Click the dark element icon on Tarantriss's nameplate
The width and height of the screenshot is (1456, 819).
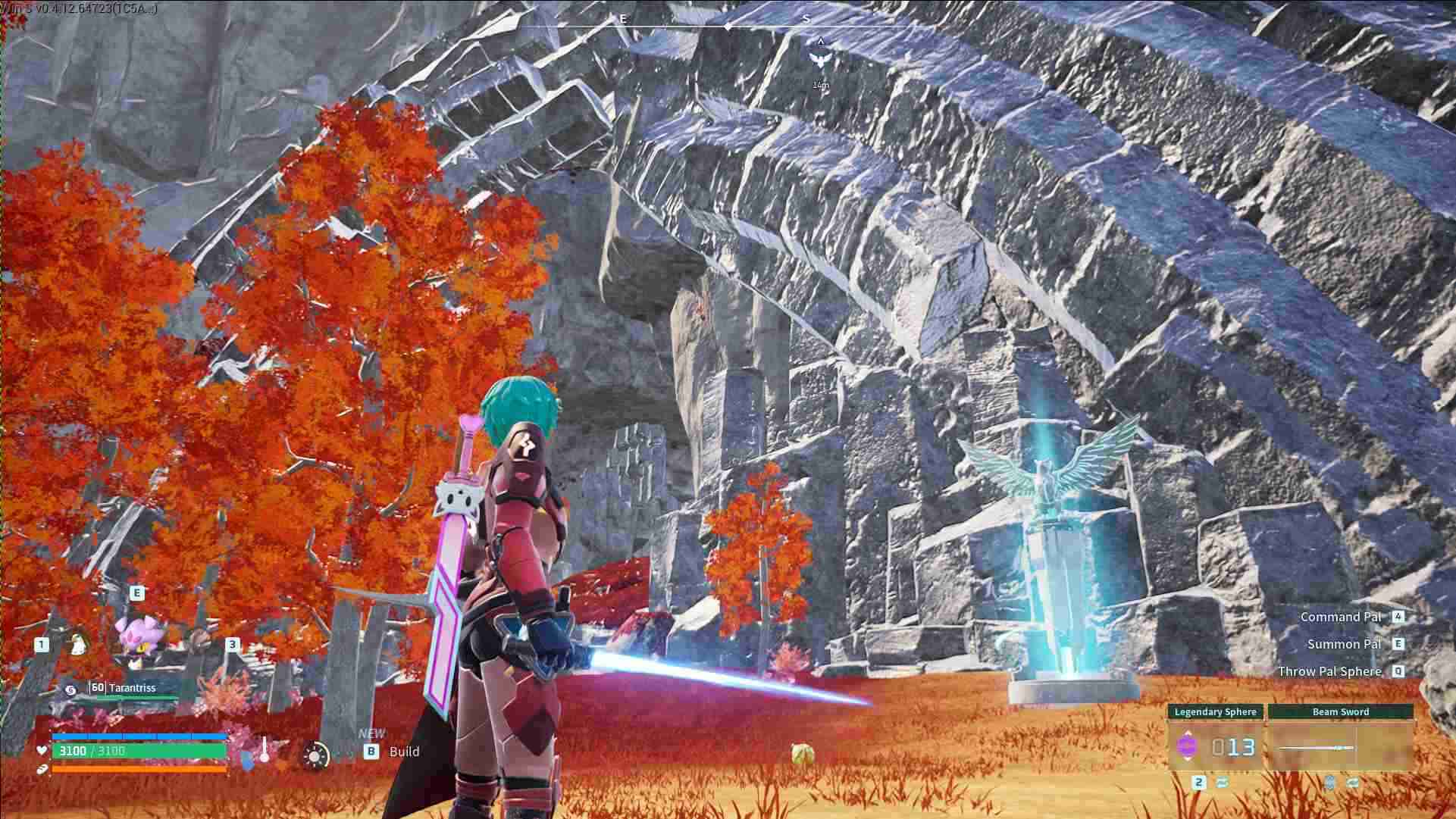71,689
